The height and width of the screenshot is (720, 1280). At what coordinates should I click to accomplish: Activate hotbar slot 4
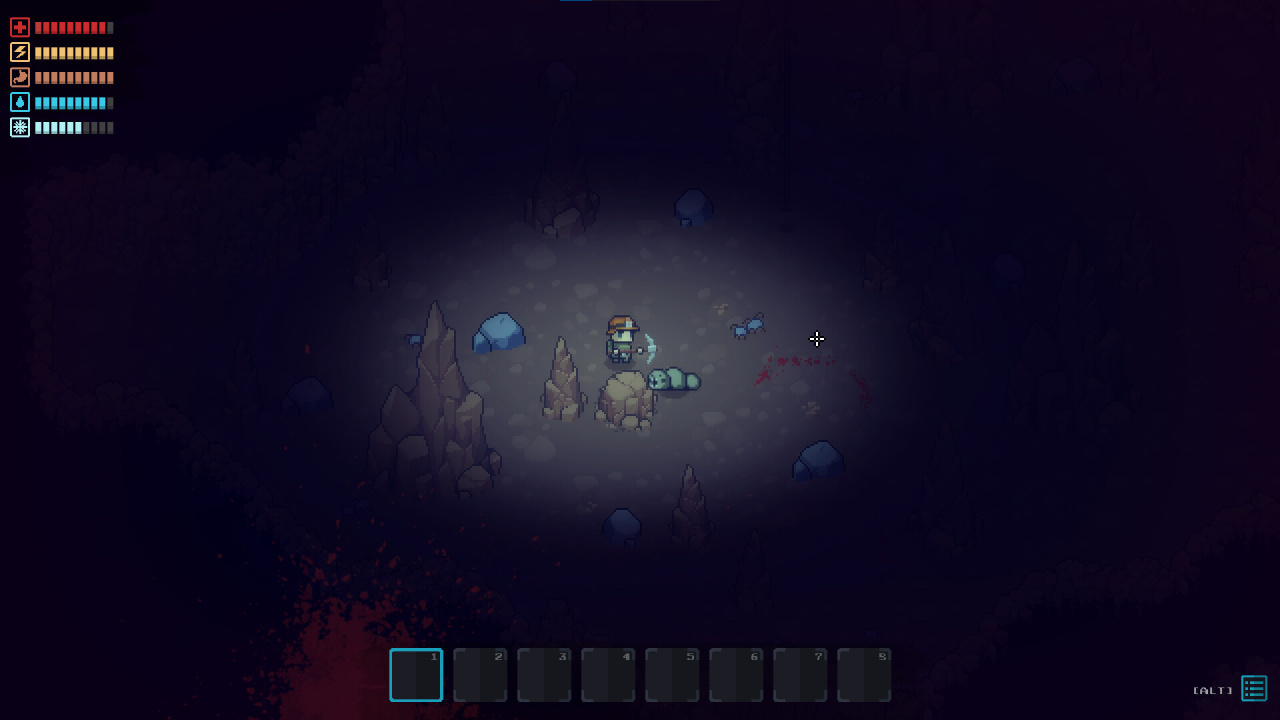pyautogui.click(x=608, y=675)
